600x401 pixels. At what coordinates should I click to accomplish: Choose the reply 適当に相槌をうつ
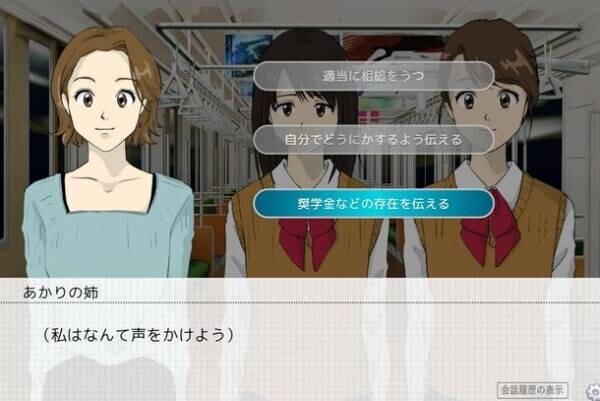pos(374,76)
